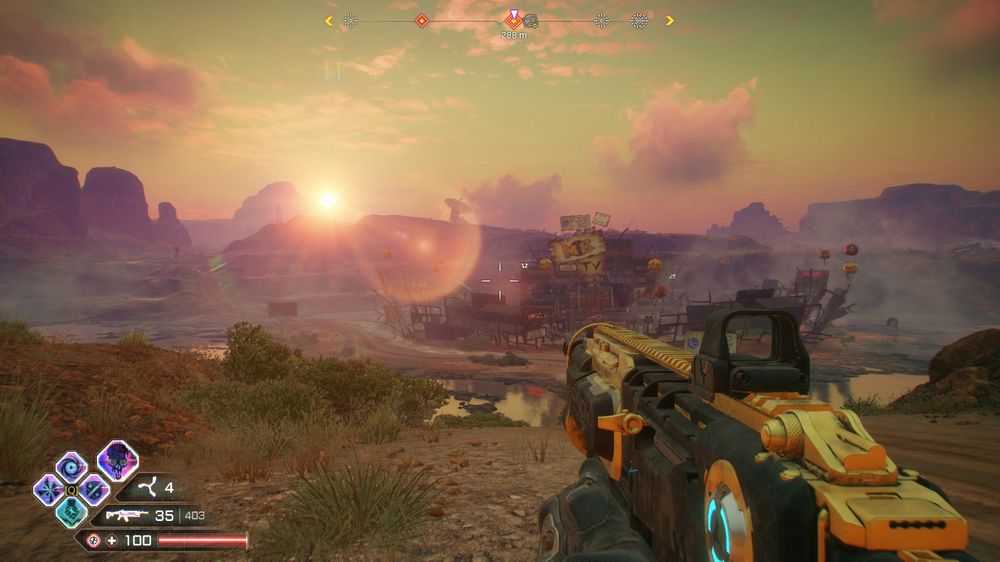Activate the skull overdrive ability icon
The image size is (1000, 562).
pyautogui.click(x=117, y=460)
